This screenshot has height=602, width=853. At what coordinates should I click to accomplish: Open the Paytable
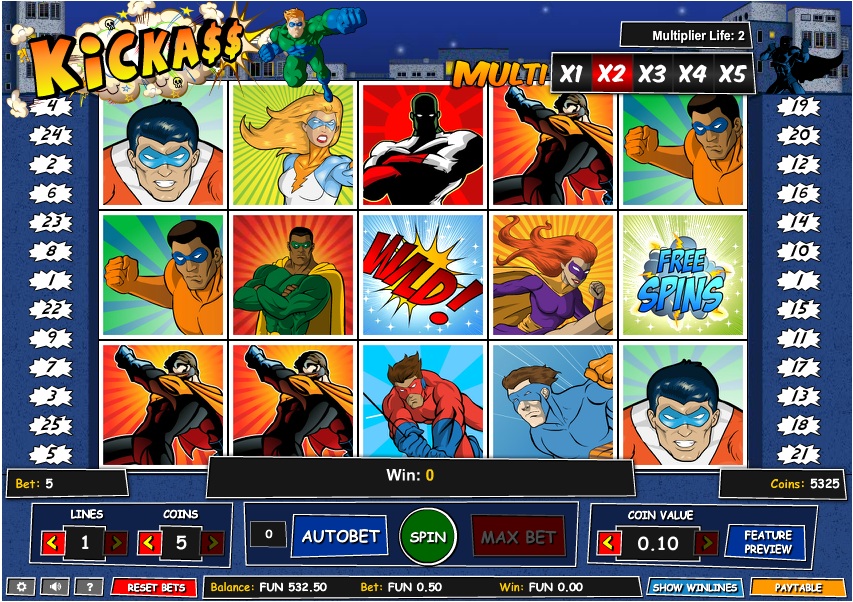point(797,587)
